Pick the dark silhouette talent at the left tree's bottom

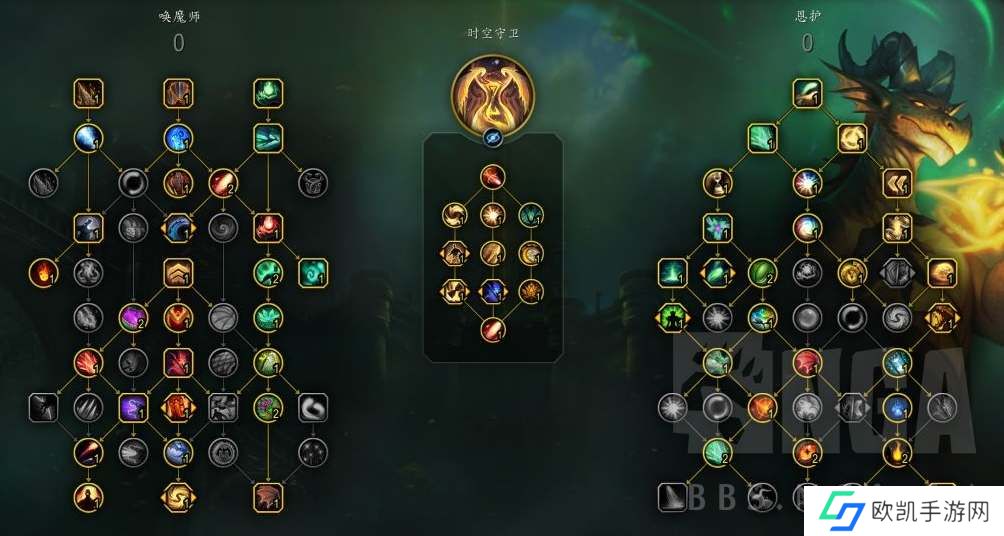[88, 496]
